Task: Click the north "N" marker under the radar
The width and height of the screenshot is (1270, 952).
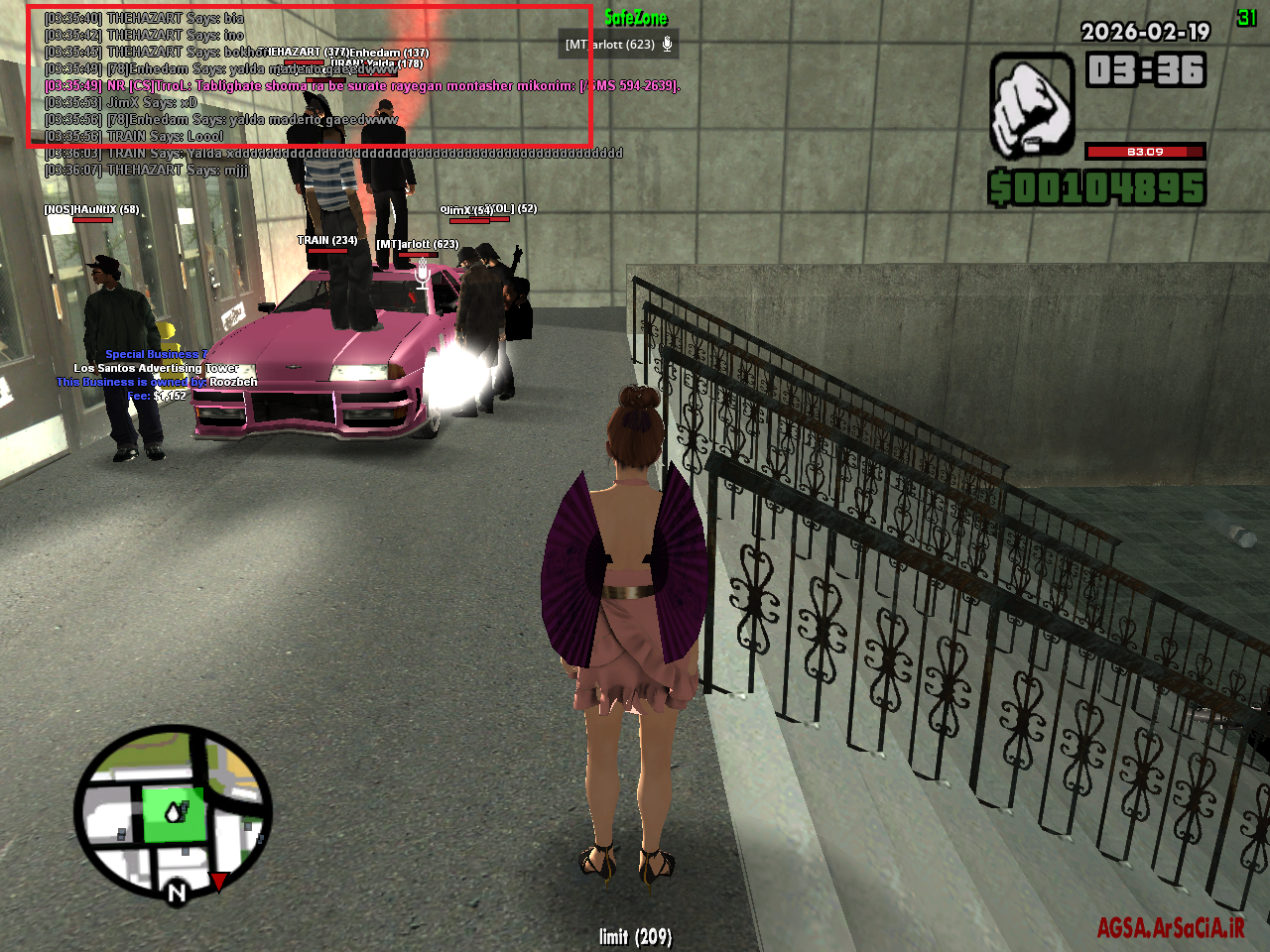Action: 176,892
